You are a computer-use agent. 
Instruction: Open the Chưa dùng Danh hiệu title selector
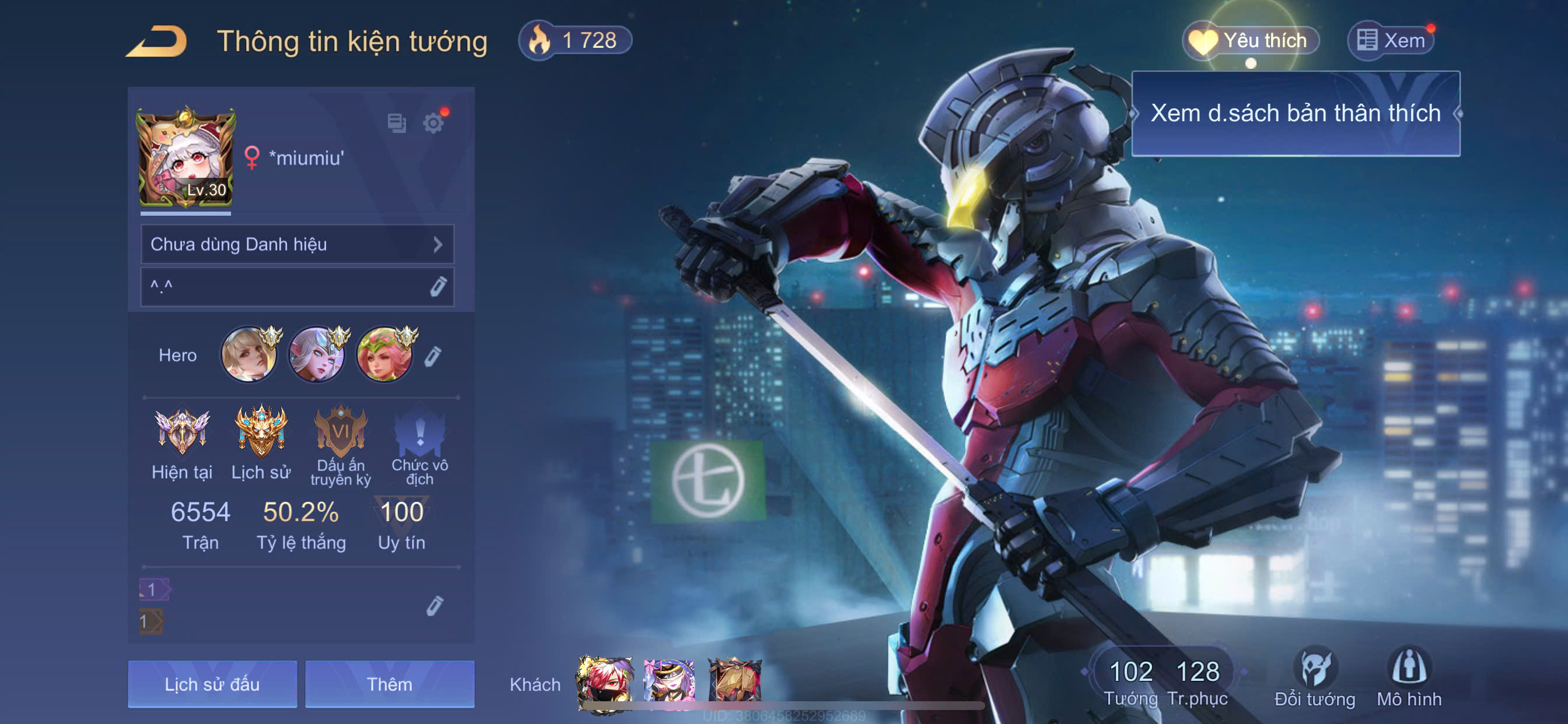pos(297,245)
